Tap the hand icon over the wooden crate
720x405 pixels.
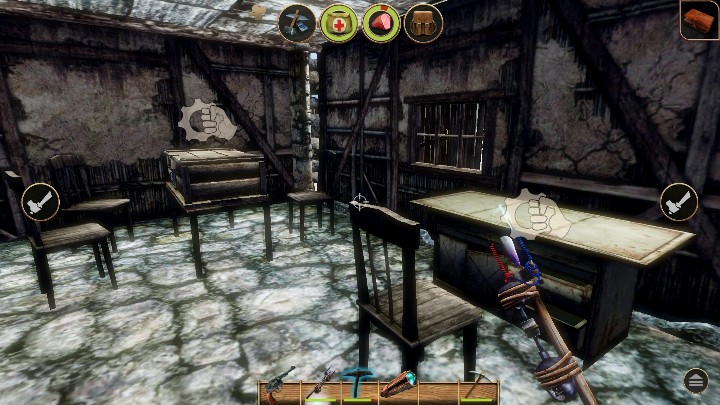click(206, 124)
